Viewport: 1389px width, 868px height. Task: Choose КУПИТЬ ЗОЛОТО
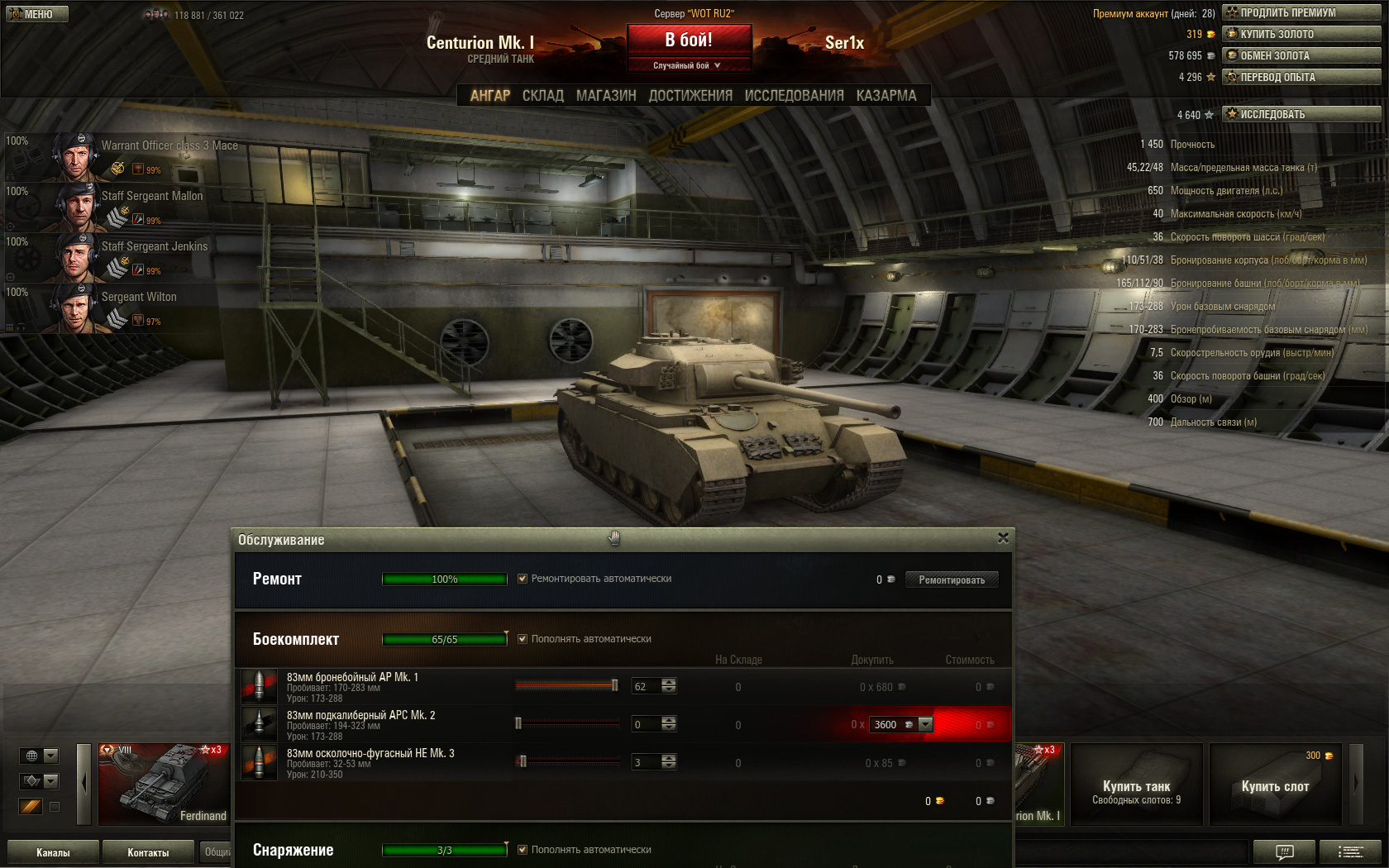(x=1301, y=34)
